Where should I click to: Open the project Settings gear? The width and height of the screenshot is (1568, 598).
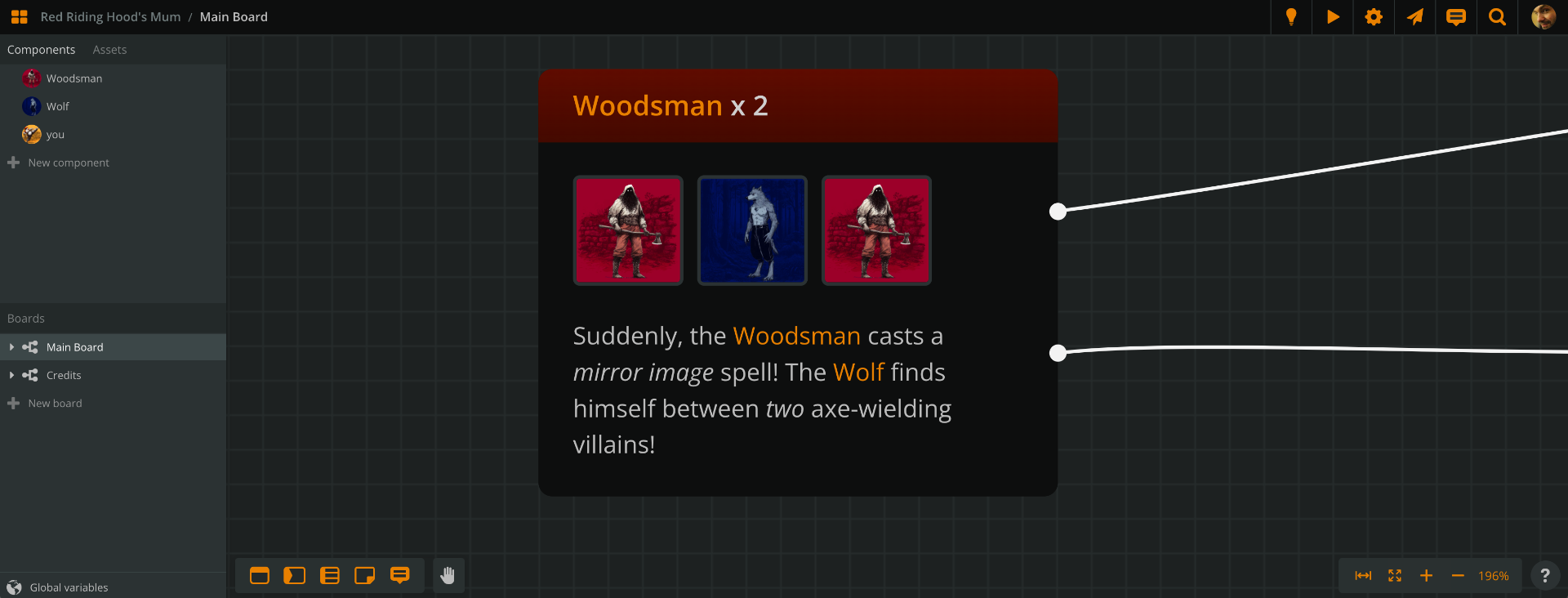(1374, 16)
